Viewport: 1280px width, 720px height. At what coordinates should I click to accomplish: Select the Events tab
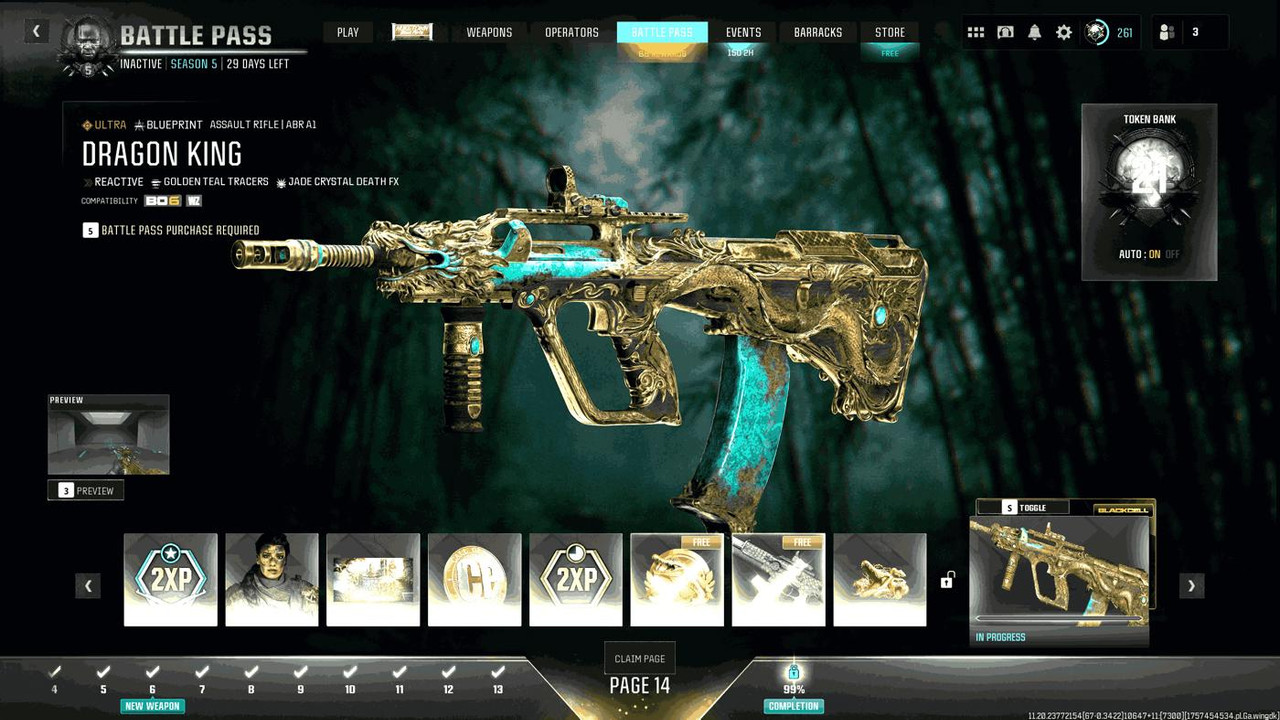pyautogui.click(x=743, y=32)
